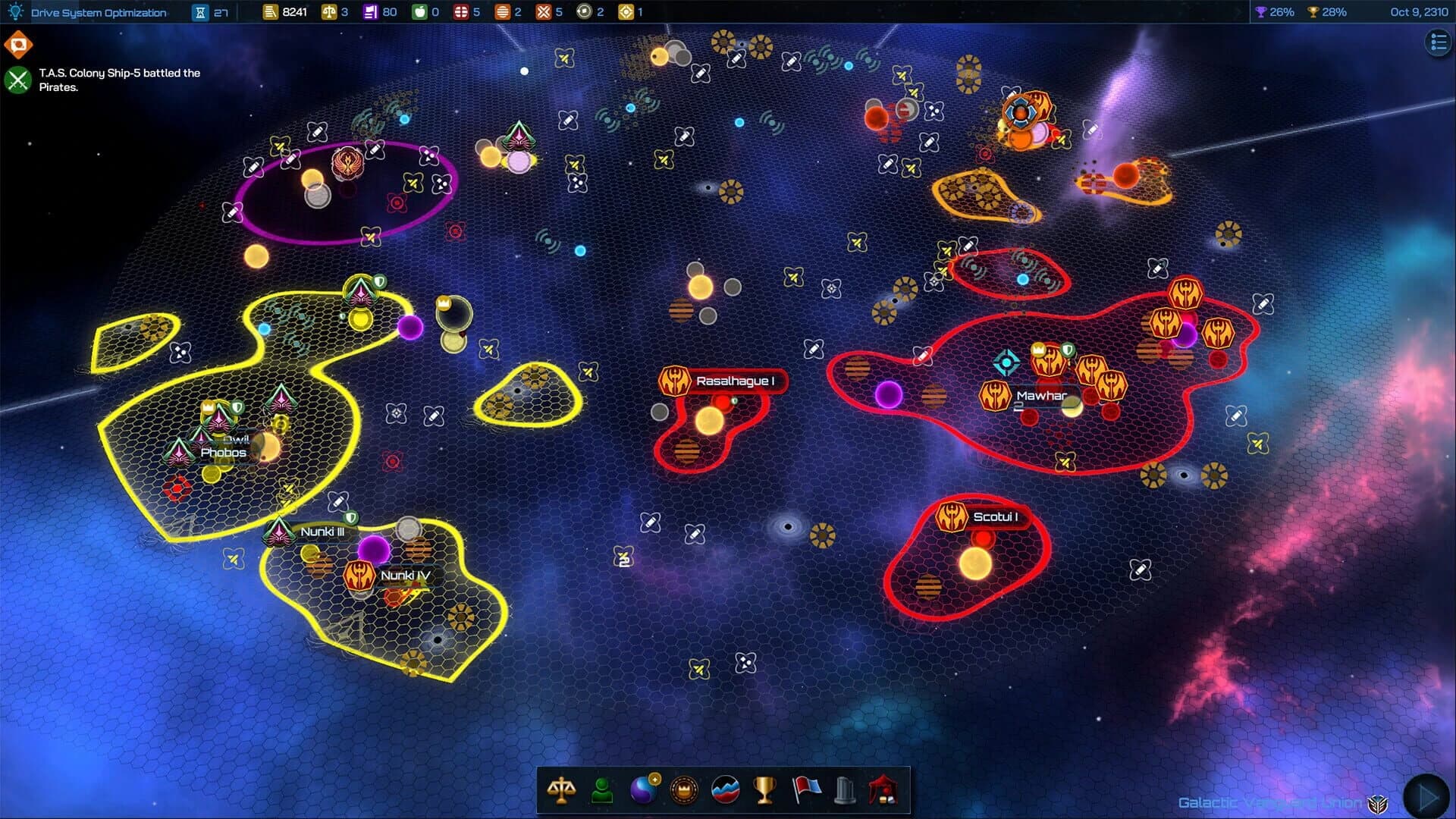Select the green citizen management icon
The width and height of the screenshot is (1456, 819).
tap(601, 791)
